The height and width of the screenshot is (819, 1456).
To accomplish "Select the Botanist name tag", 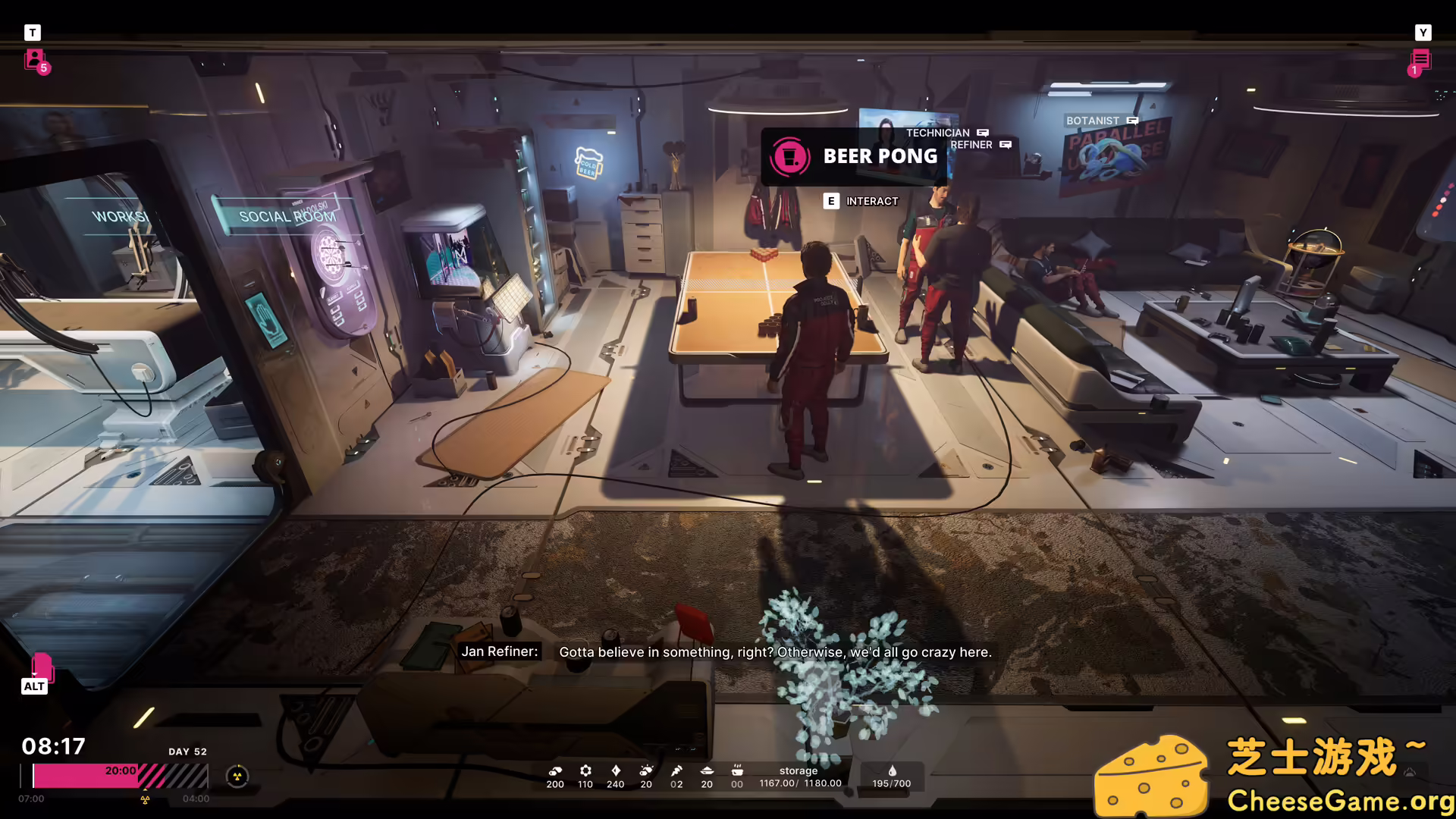I will (x=1093, y=121).
